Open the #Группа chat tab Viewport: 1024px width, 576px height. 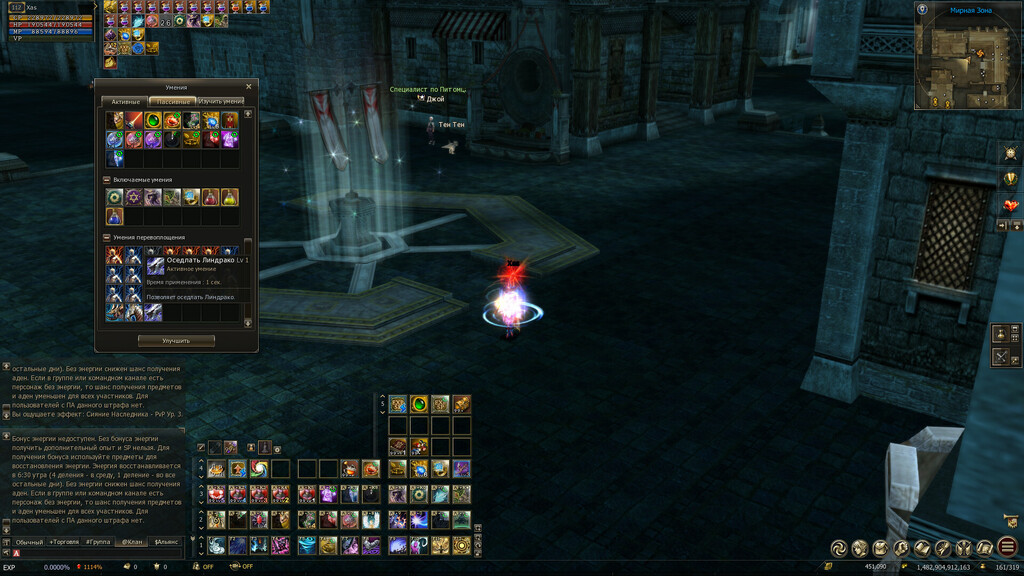(98, 542)
